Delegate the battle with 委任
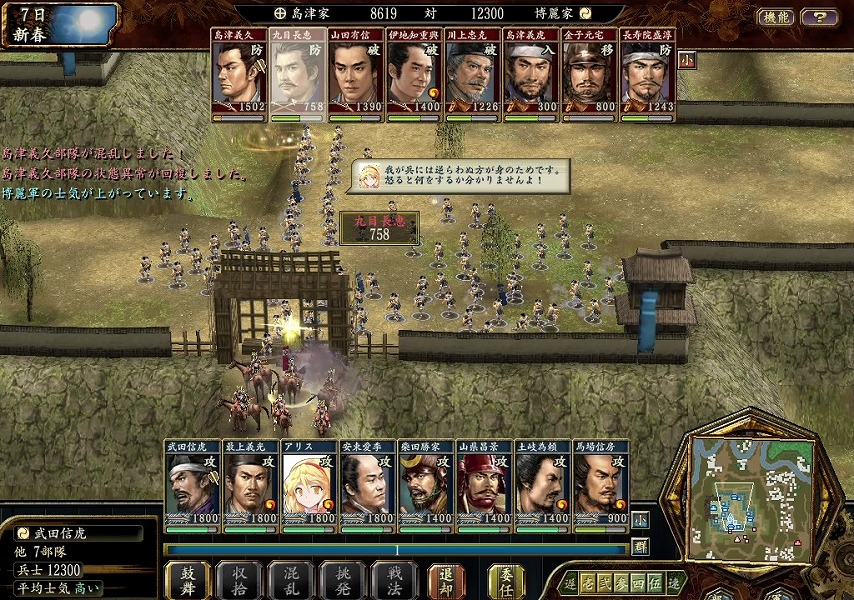The height and width of the screenshot is (600, 854). pyautogui.click(x=506, y=580)
